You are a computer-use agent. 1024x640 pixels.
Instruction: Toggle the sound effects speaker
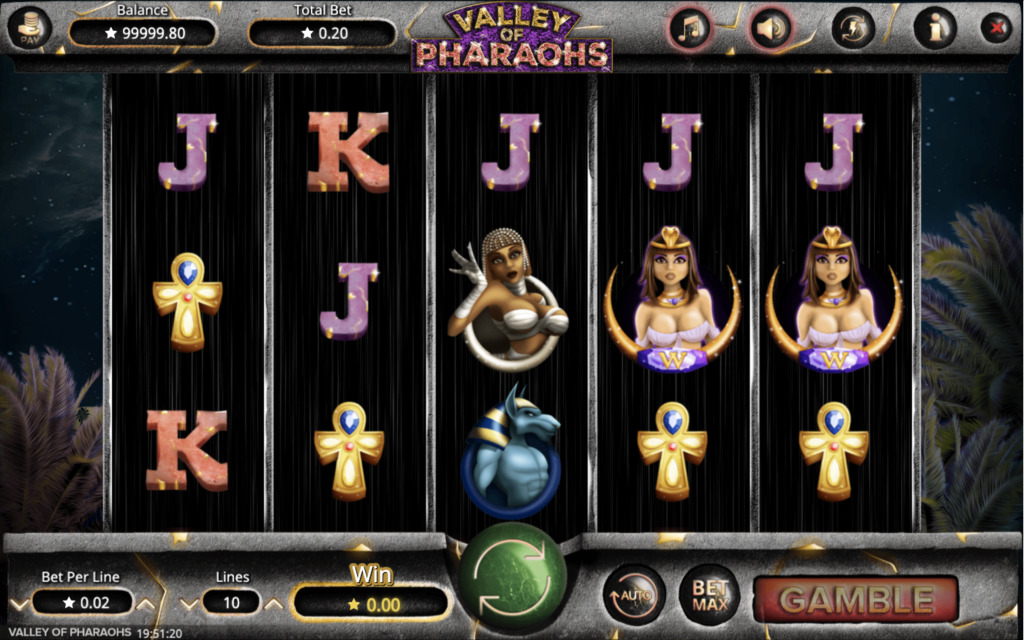point(769,29)
